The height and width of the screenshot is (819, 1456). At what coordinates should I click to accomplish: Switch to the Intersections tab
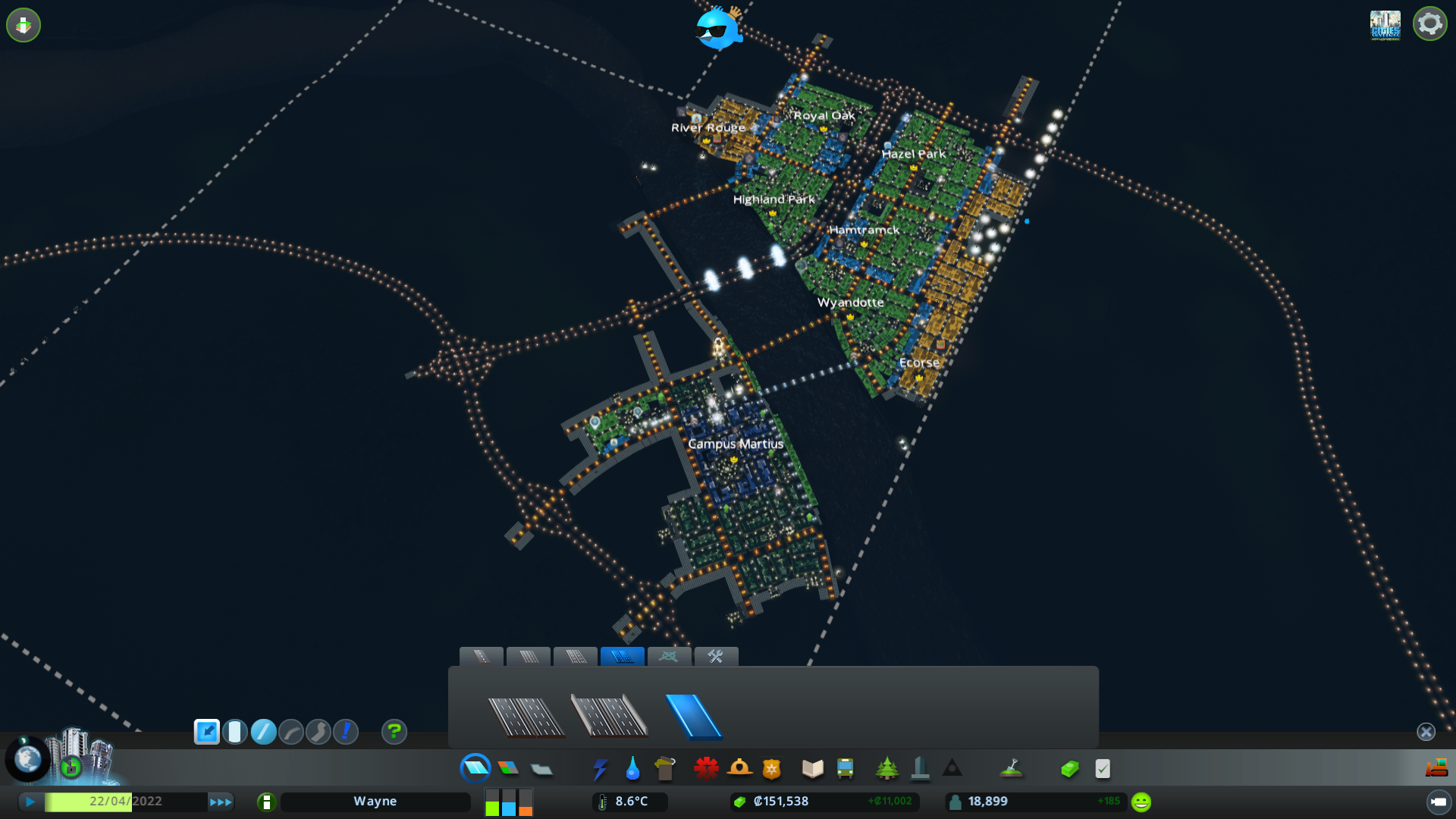click(x=670, y=657)
